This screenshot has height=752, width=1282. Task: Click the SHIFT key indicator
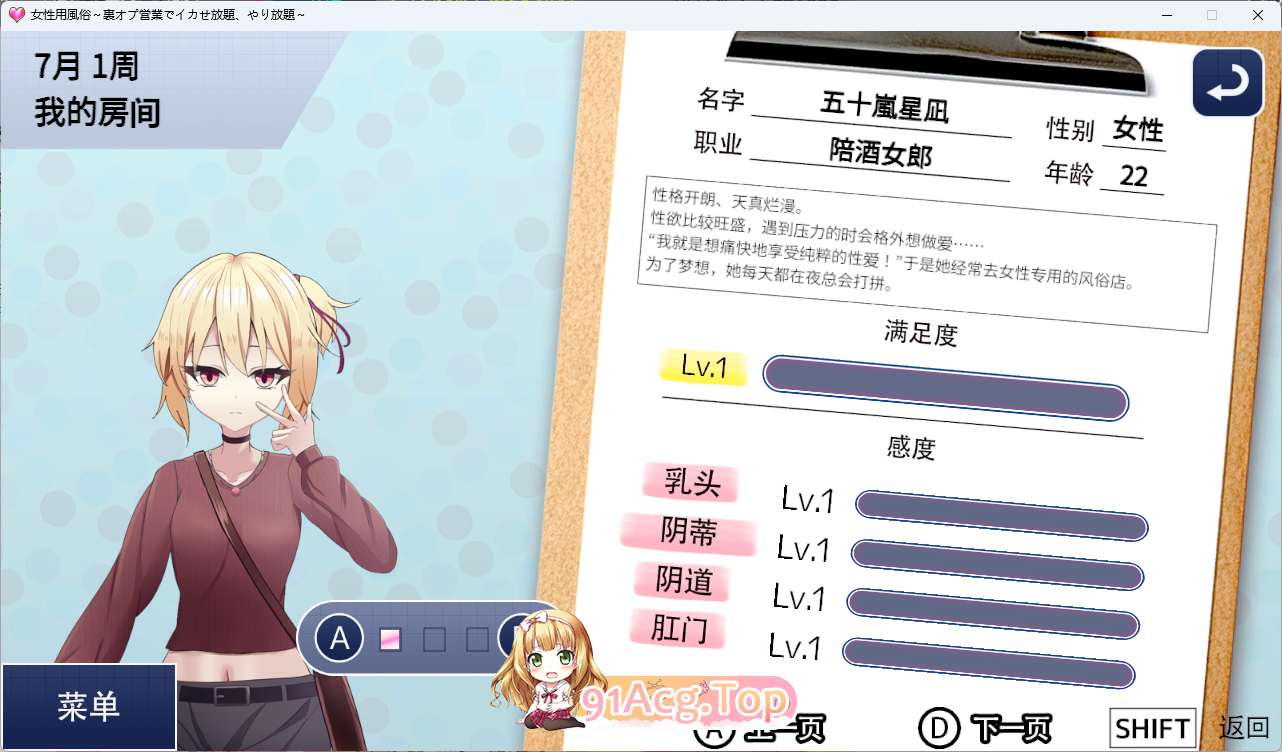click(1152, 726)
